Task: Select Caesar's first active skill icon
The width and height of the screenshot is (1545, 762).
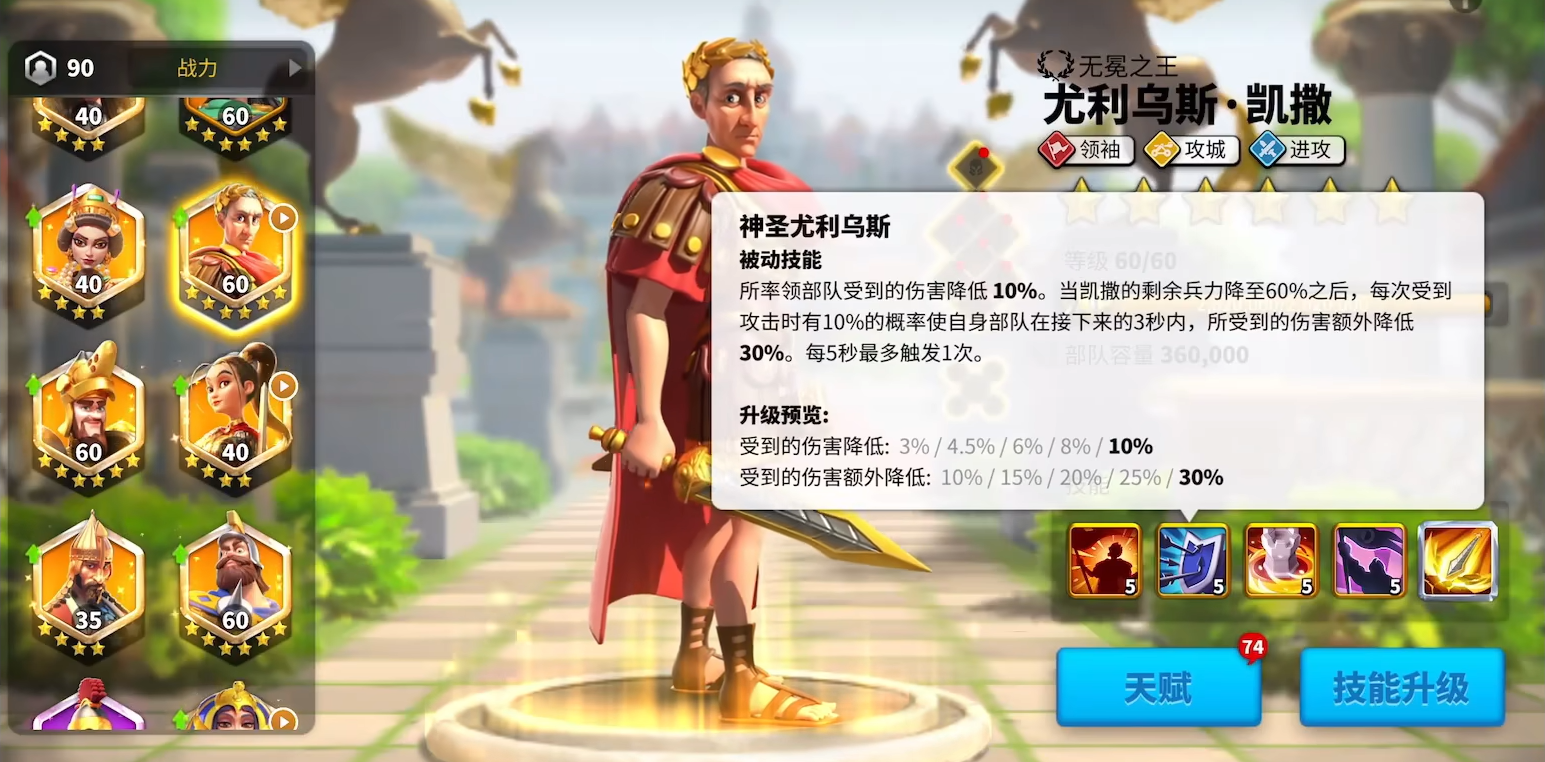Action: [1103, 561]
